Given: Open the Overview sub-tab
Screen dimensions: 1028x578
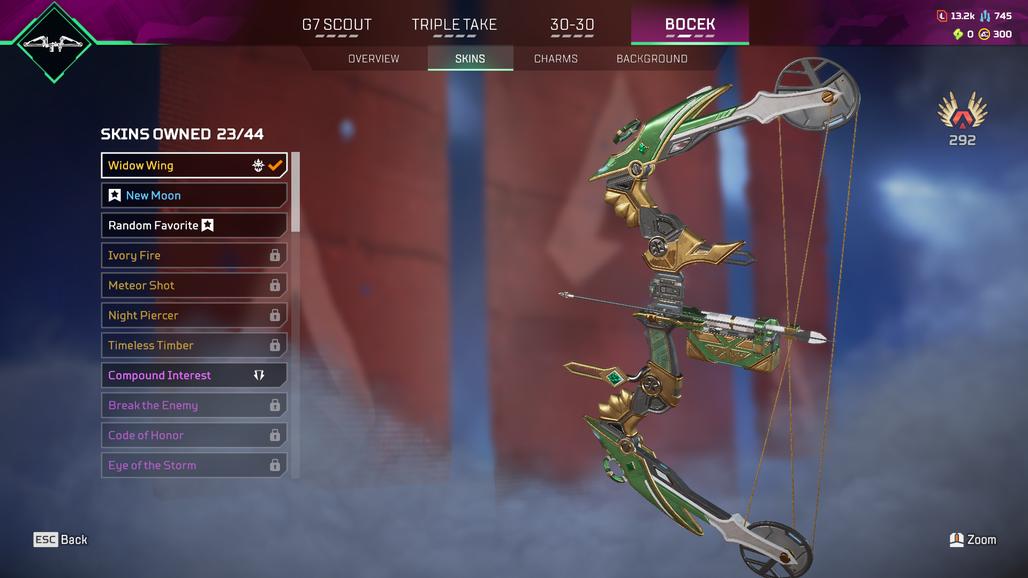Looking at the screenshot, I should [x=373, y=59].
